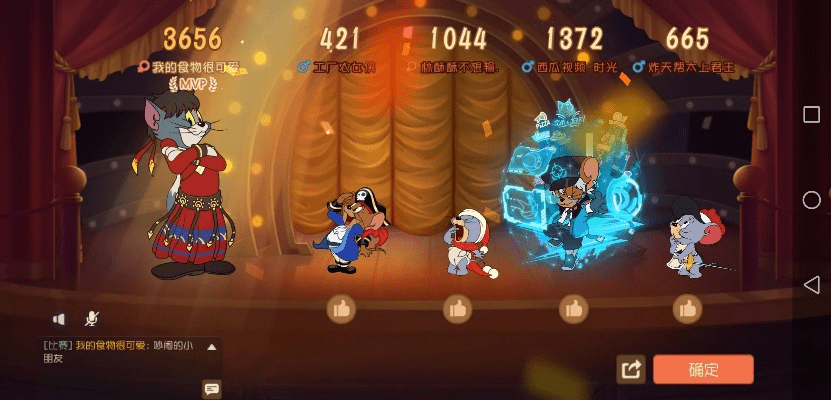Confirm results with the orange 确定 button
This screenshot has height=400, width=831.
pyautogui.click(x=703, y=369)
